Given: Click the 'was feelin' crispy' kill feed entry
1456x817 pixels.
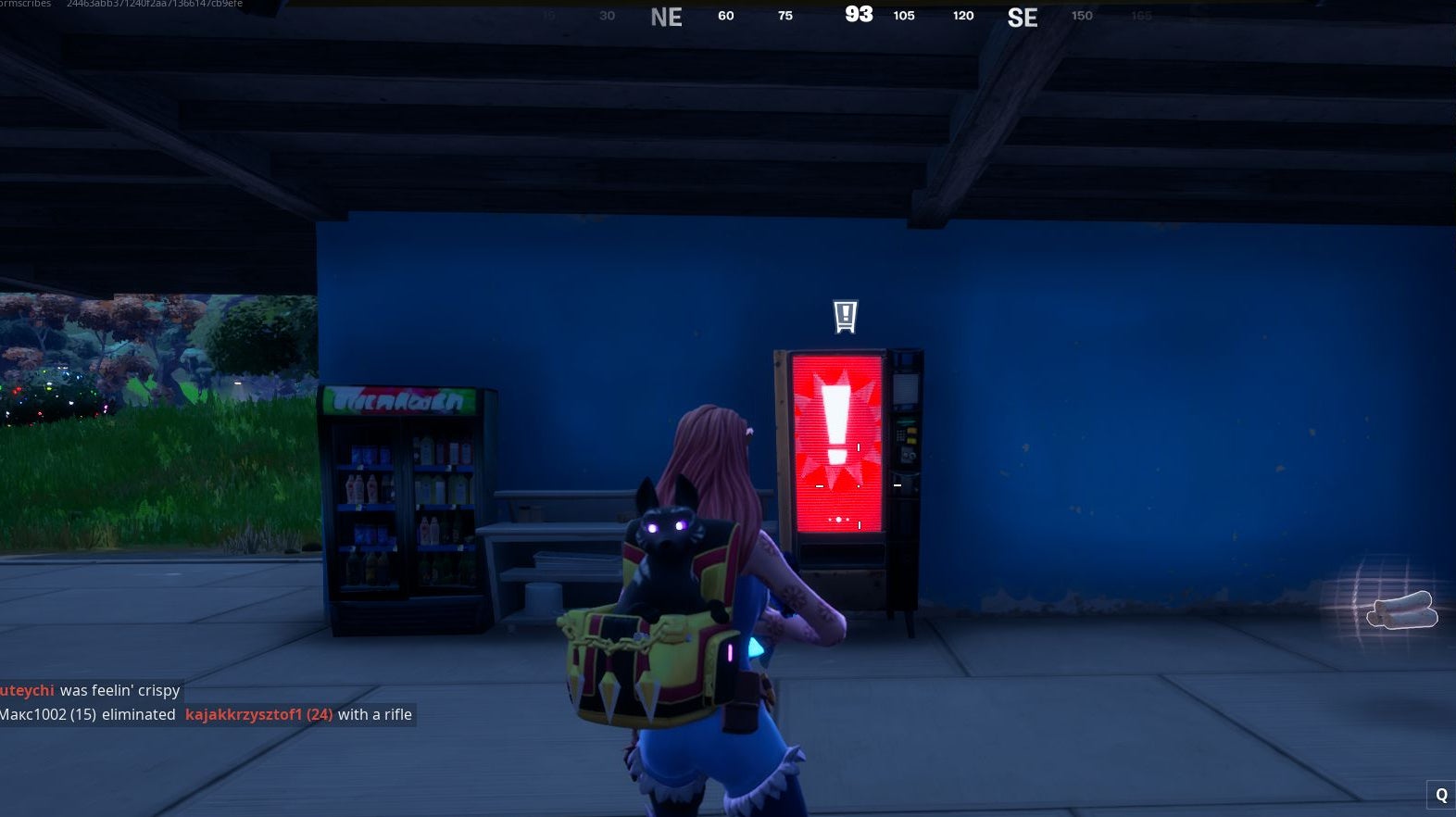Looking at the screenshot, I should click(120, 690).
